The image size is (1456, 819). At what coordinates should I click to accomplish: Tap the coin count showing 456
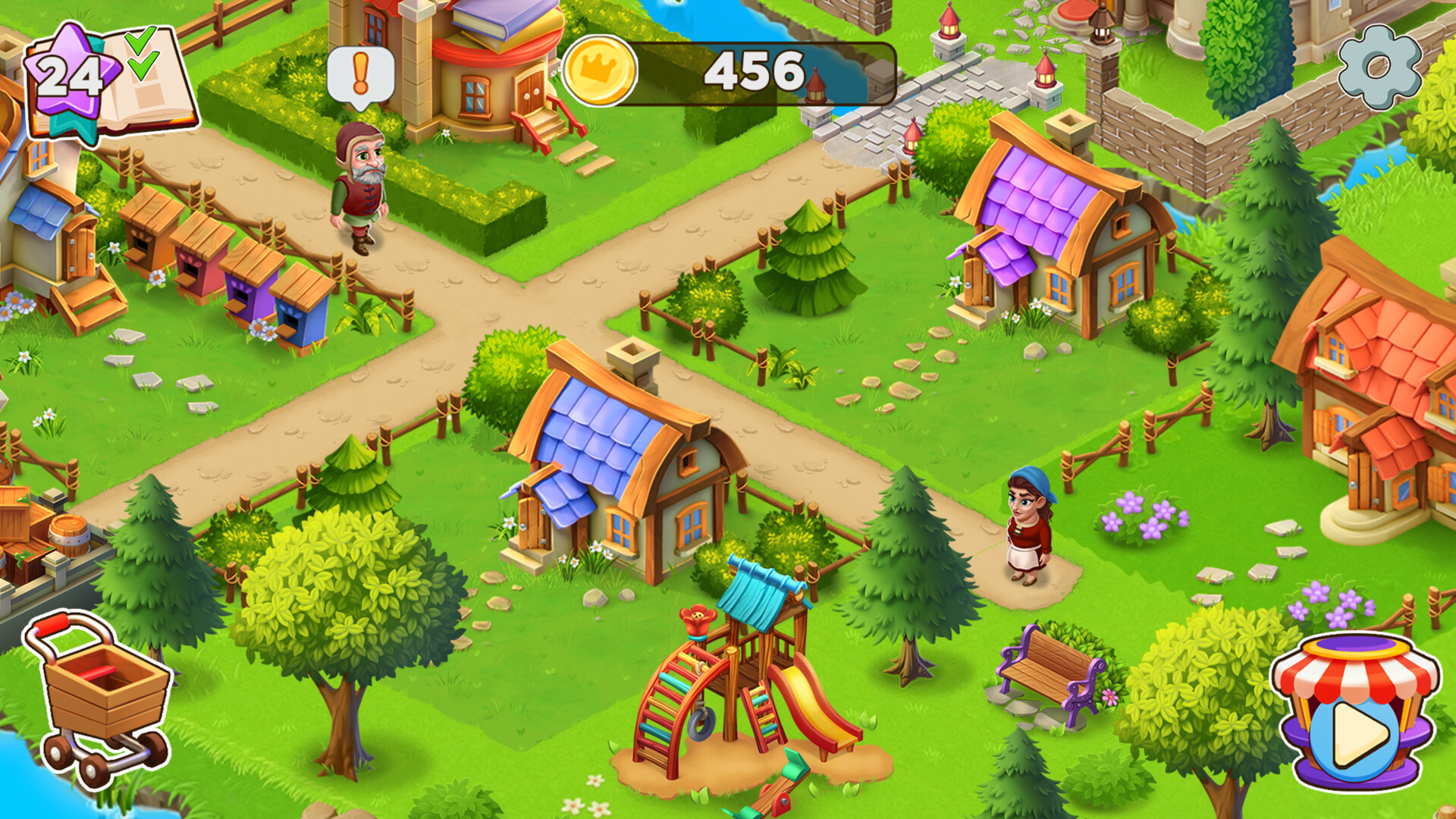[755, 70]
